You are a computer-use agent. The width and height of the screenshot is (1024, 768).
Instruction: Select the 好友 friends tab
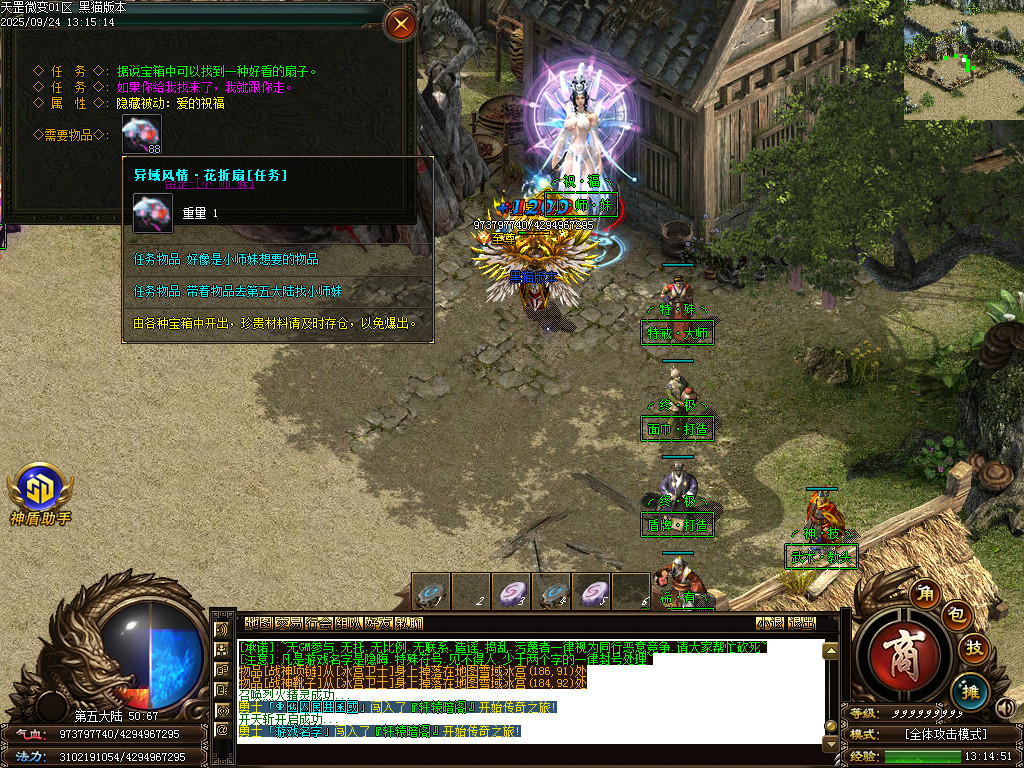click(x=378, y=622)
